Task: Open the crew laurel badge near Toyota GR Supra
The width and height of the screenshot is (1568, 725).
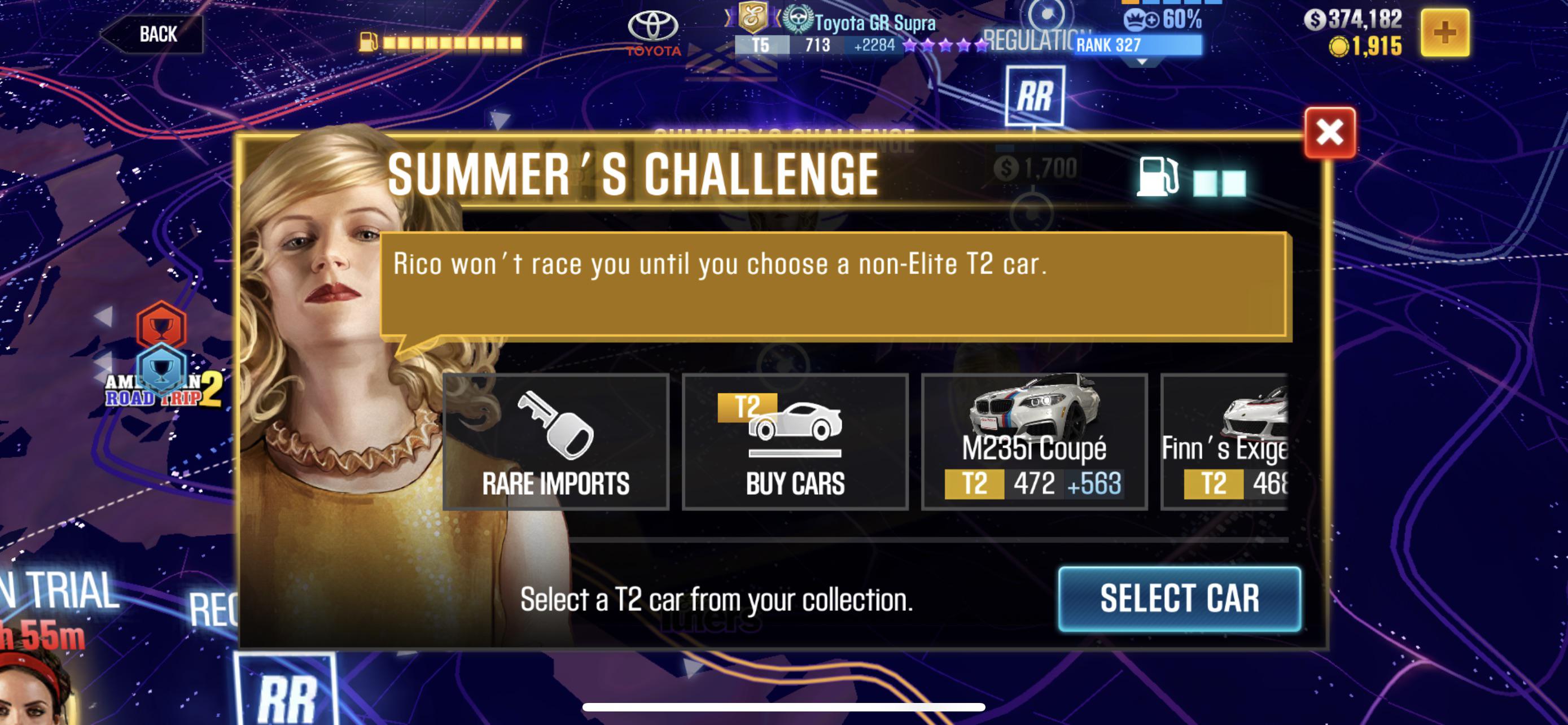Action: coord(796,21)
